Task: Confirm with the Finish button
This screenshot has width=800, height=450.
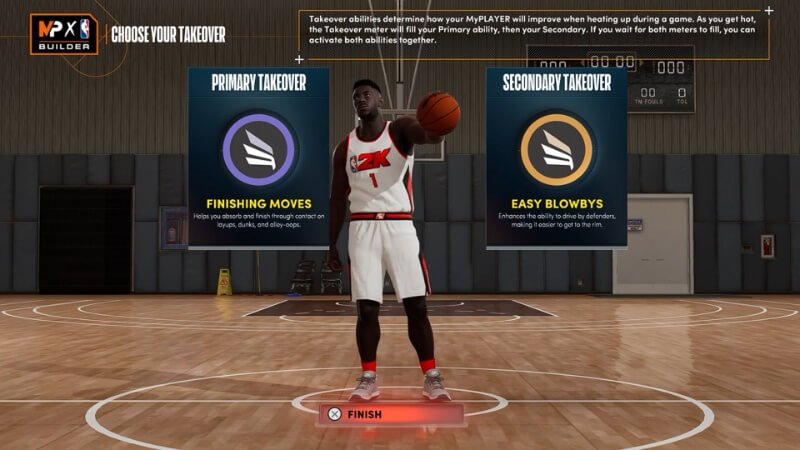Action: [390, 413]
